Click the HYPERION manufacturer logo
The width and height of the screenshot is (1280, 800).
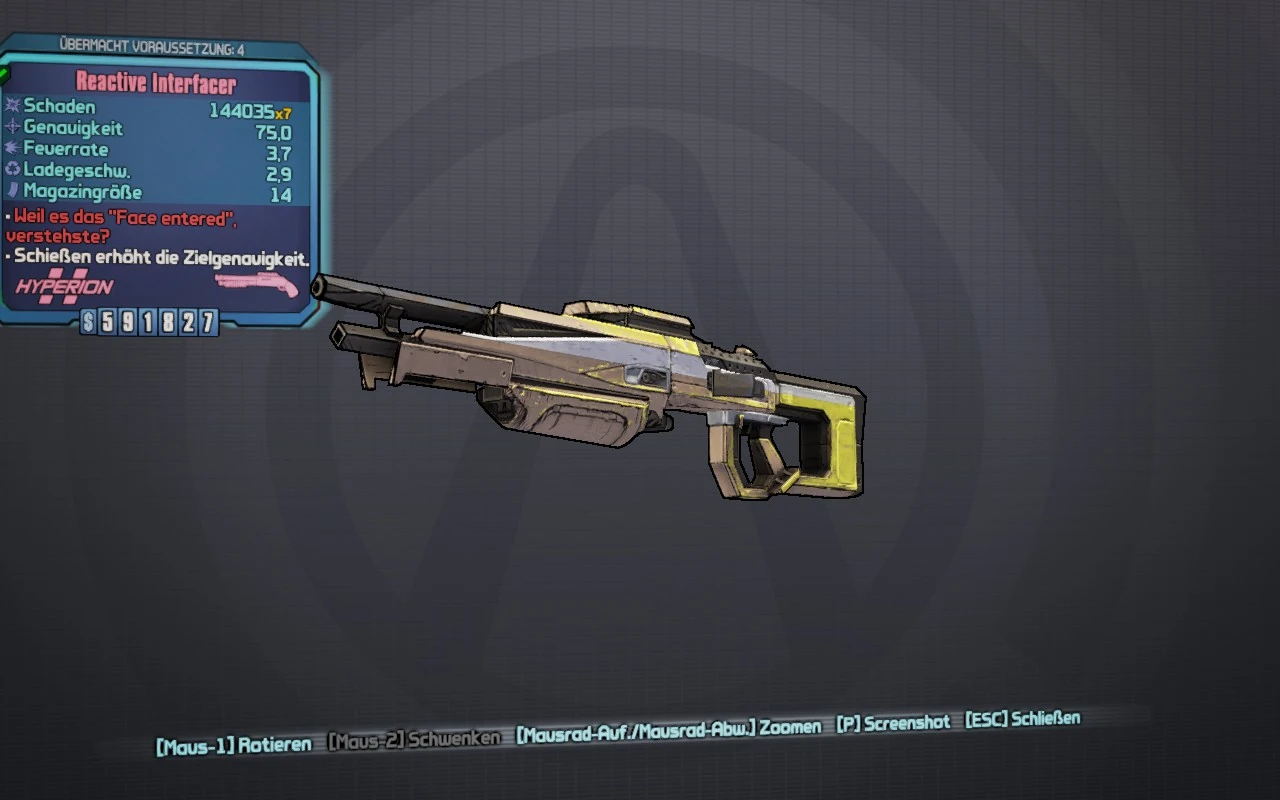(x=62, y=287)
